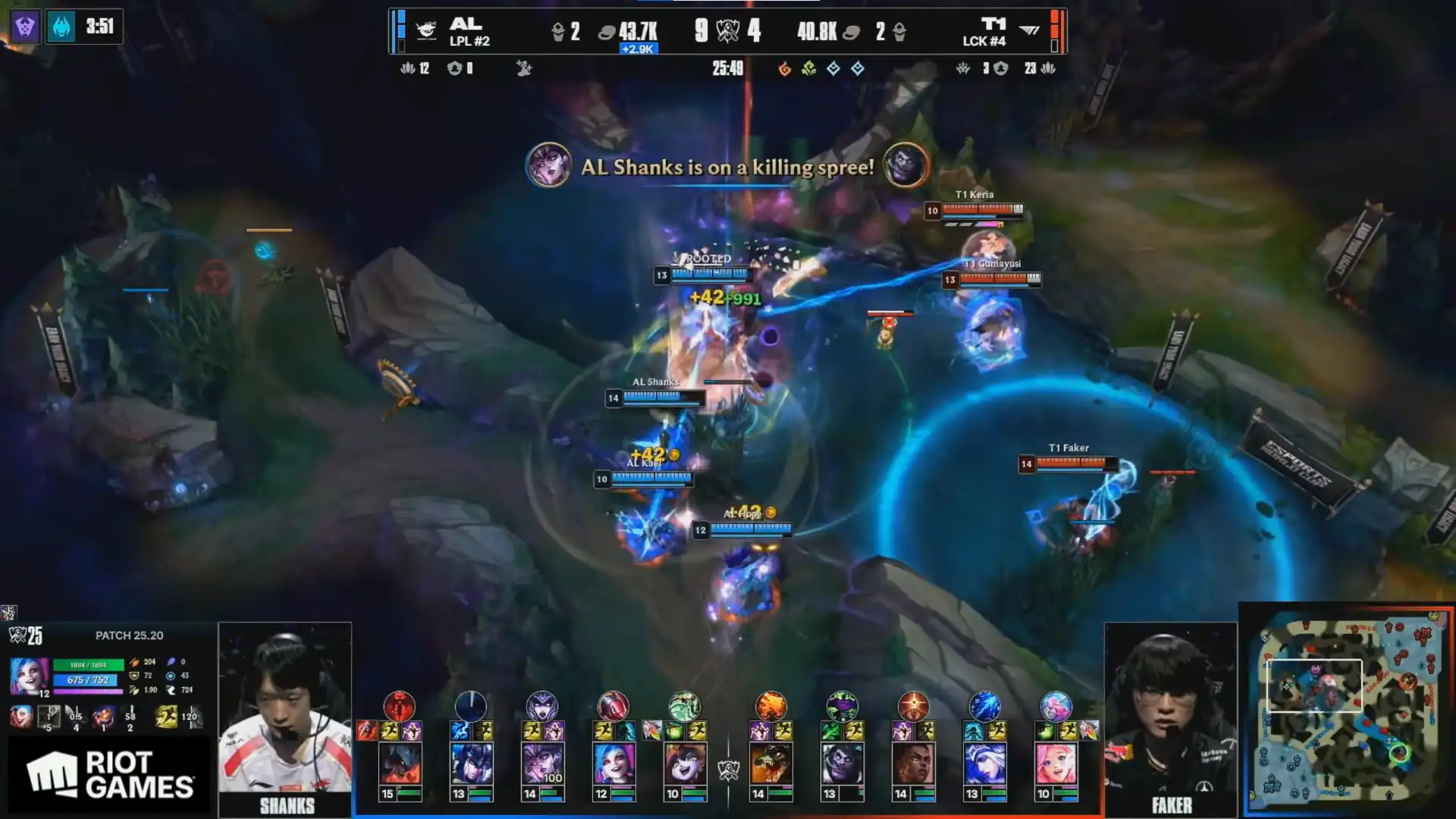Open the minimap in the corner
Screen dimensions: 1456x819
(x=1348, y=709)
